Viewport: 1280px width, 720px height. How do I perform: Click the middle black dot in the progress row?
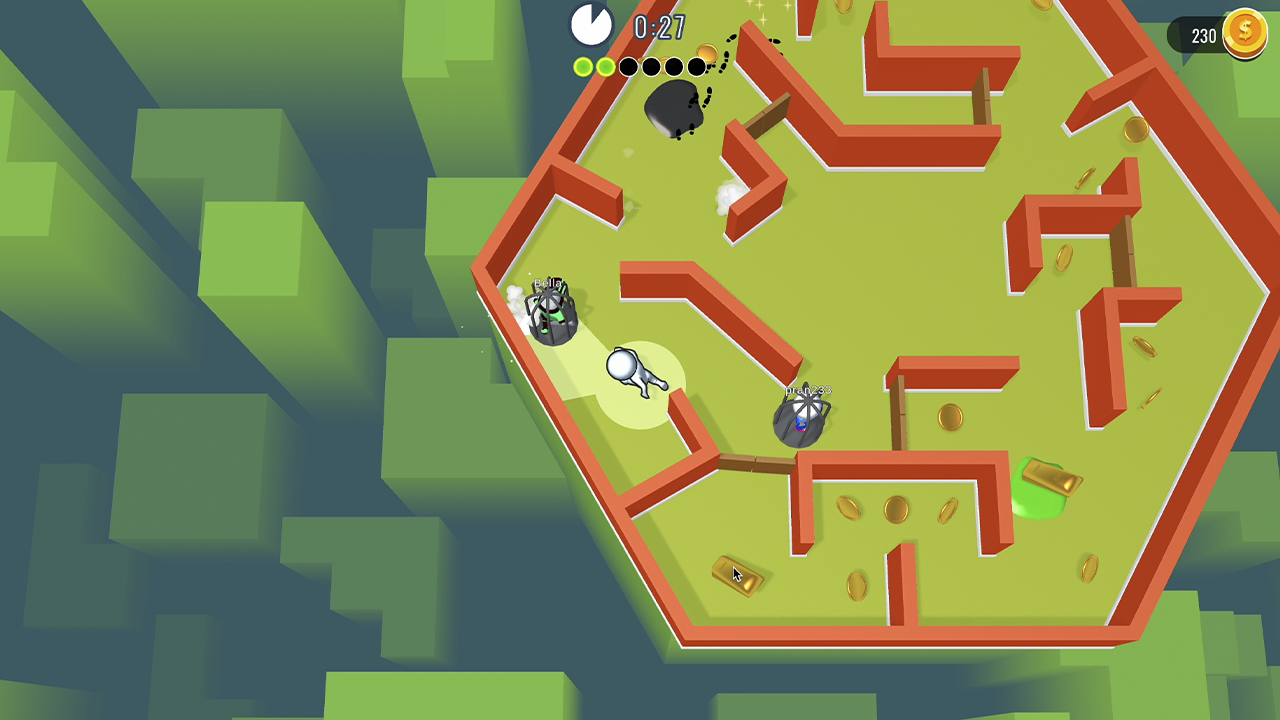(650, 66)
